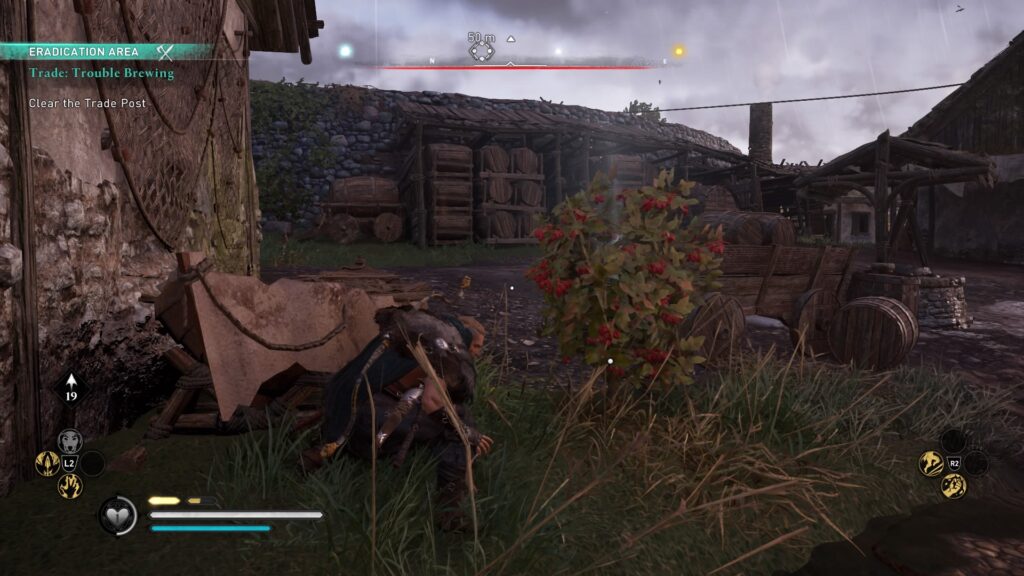1024x576 pixels.
Task: Activate the golden arrow volley ability
Action: [x=47, y=463]
